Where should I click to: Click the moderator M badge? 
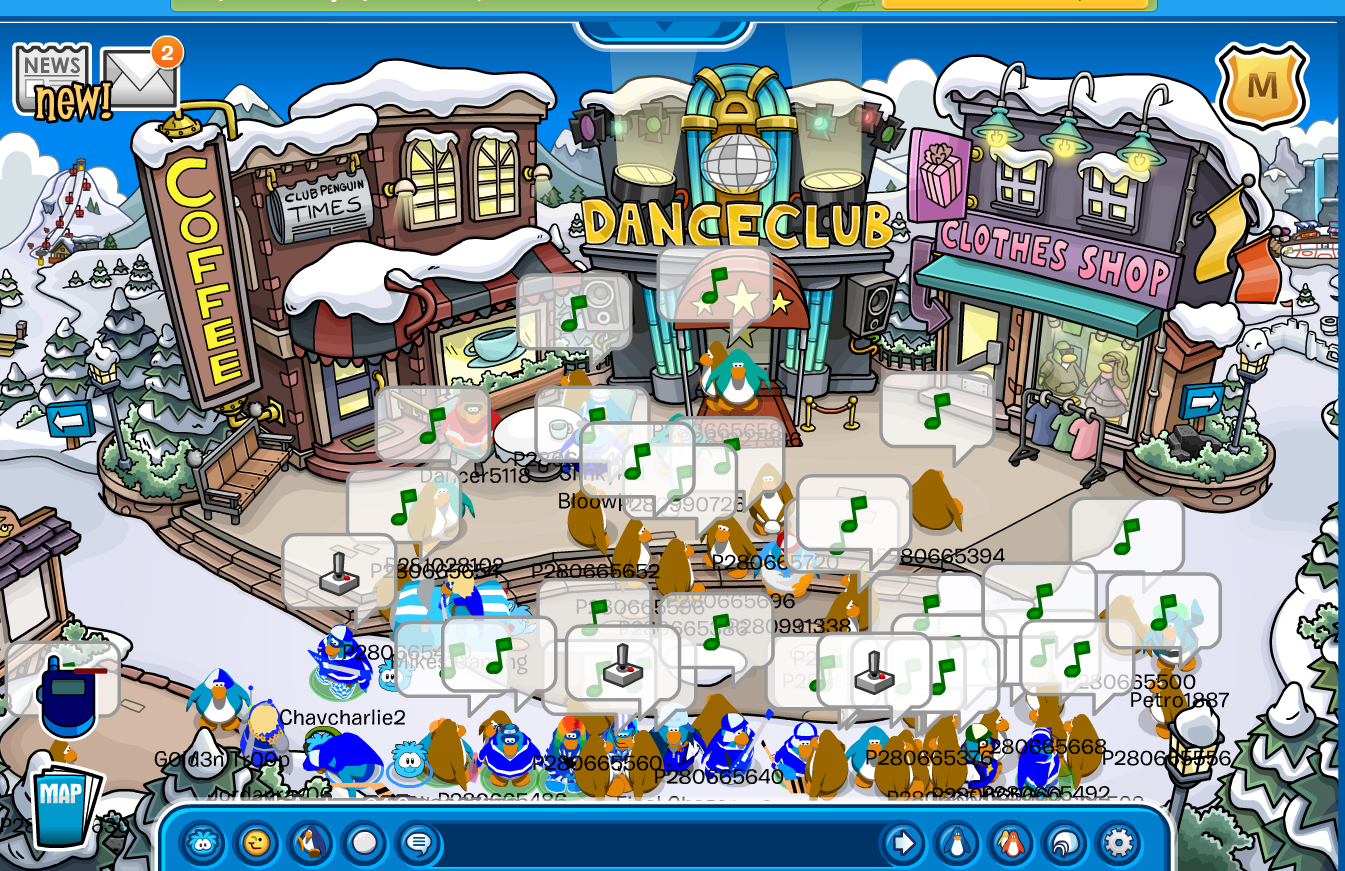click(1262, 86)
